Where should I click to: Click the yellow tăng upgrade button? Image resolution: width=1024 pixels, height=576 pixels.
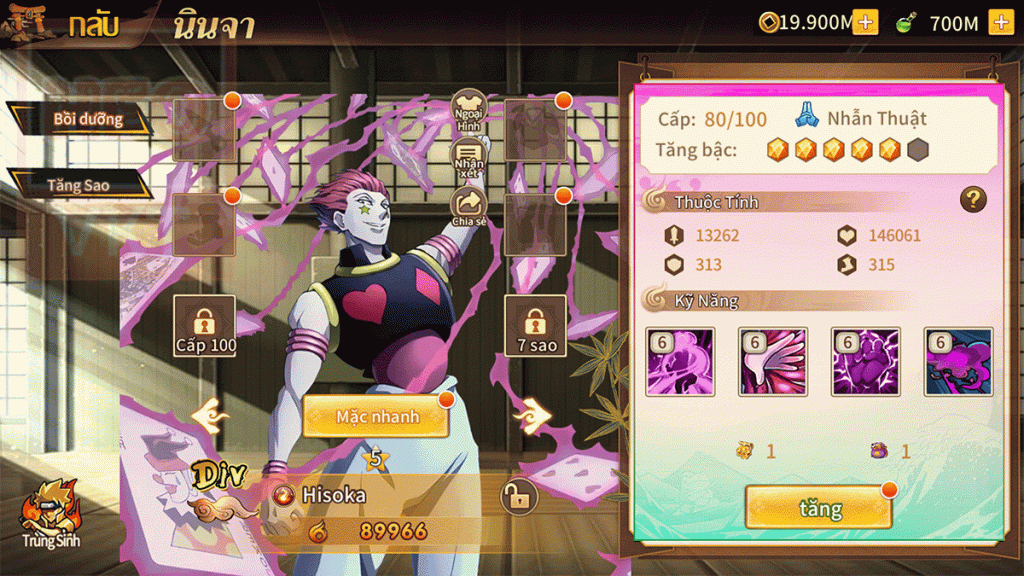[x=818, y=508]
